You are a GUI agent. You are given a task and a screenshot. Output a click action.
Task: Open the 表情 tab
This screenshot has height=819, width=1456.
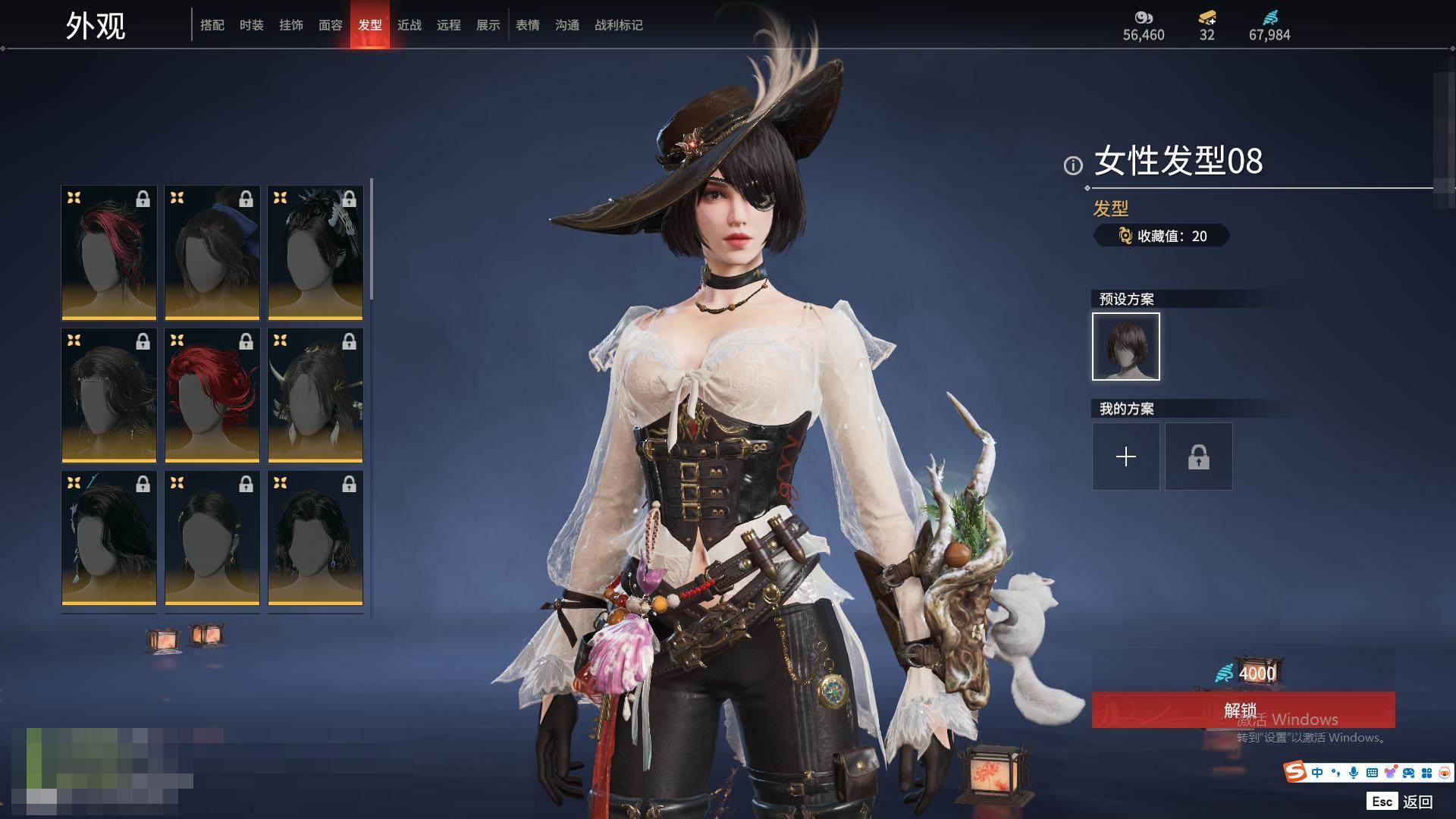click(528, 25)
